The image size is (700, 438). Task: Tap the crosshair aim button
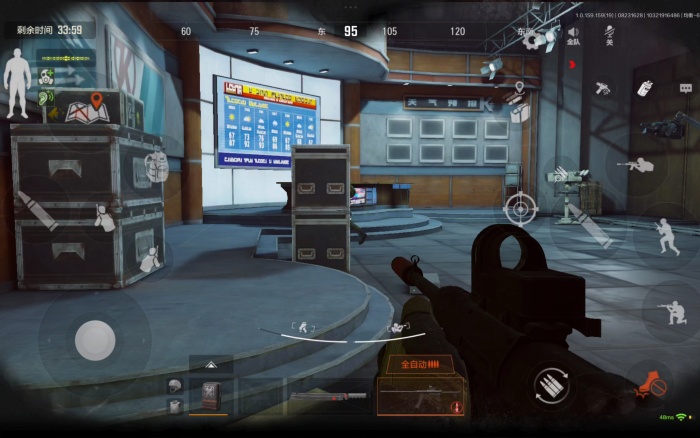click(x=520, y=209)
